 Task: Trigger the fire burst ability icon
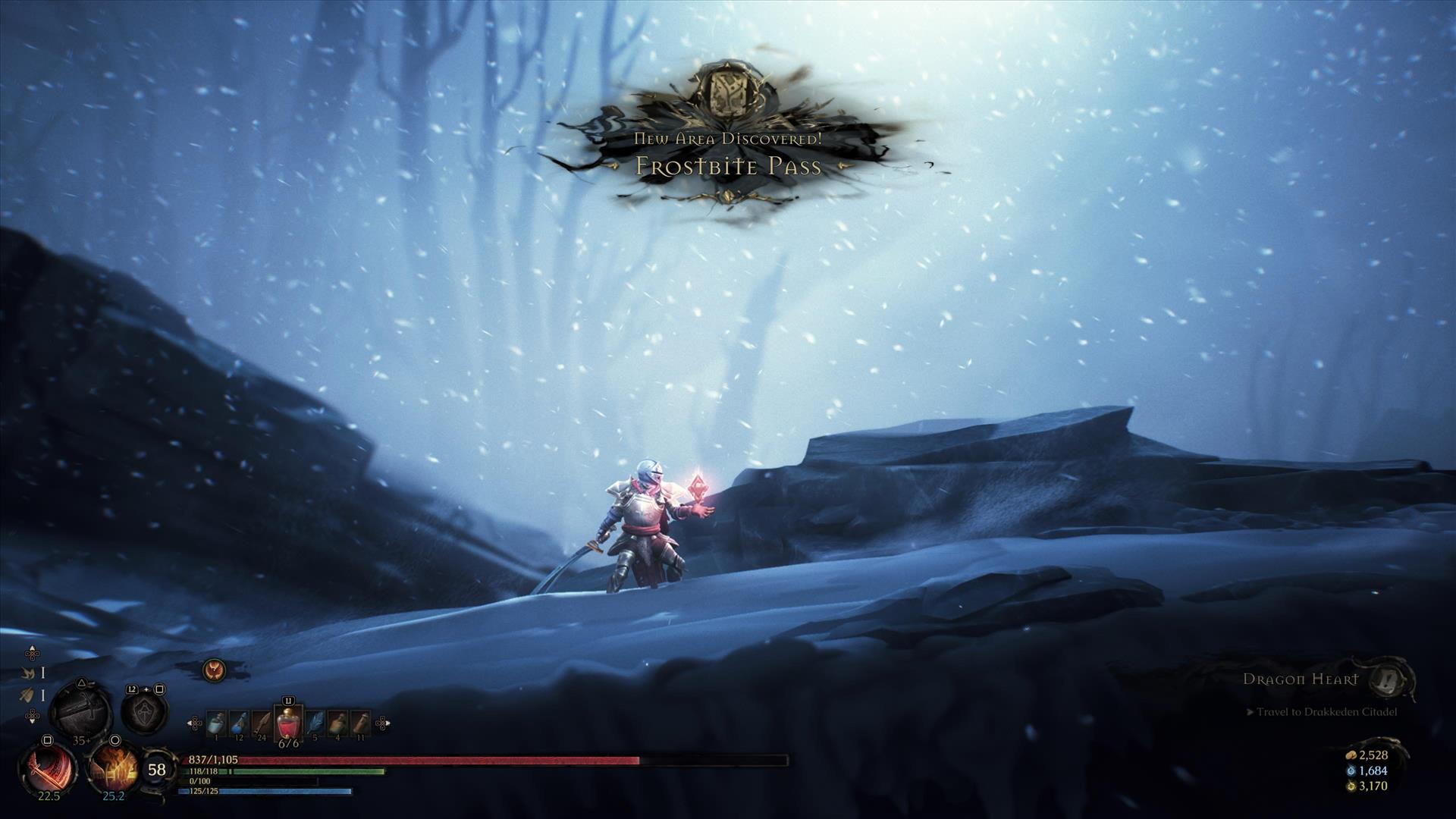(114, 768)
